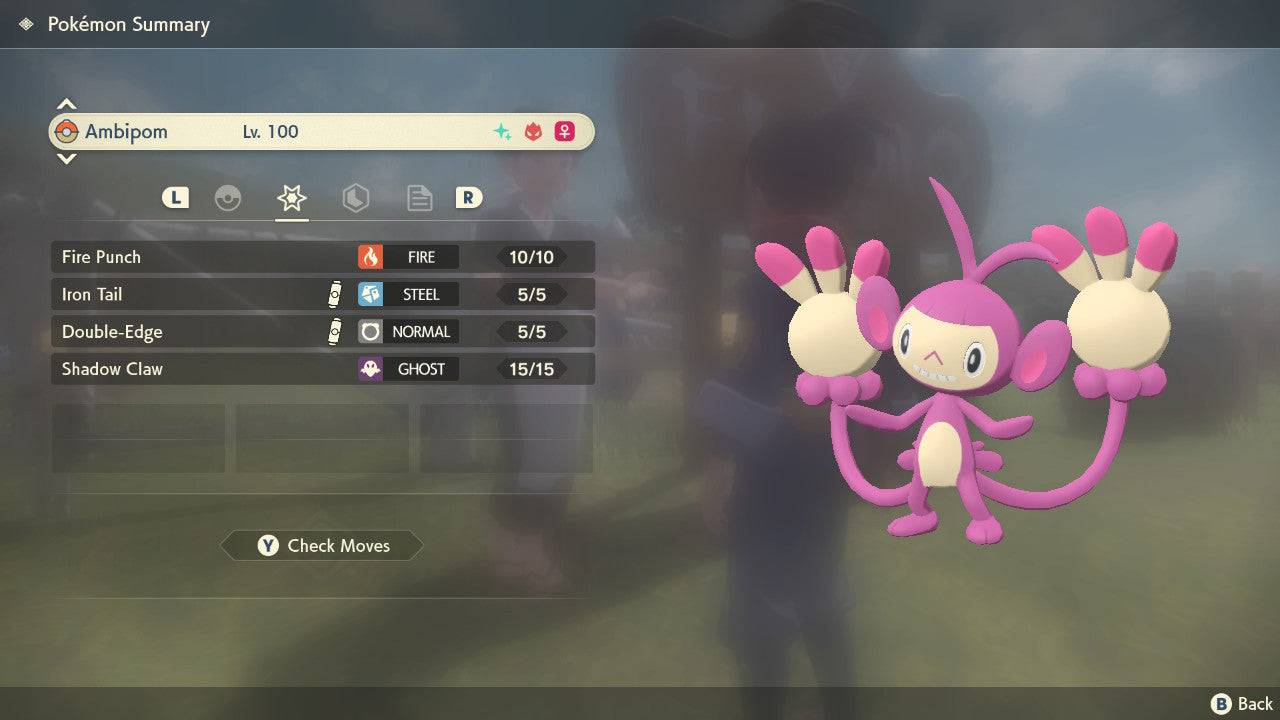Viewport: 1280px width, 720px height.
Task: Show previous Pokémon with the up arrow
Action: (x=66, y=104)
